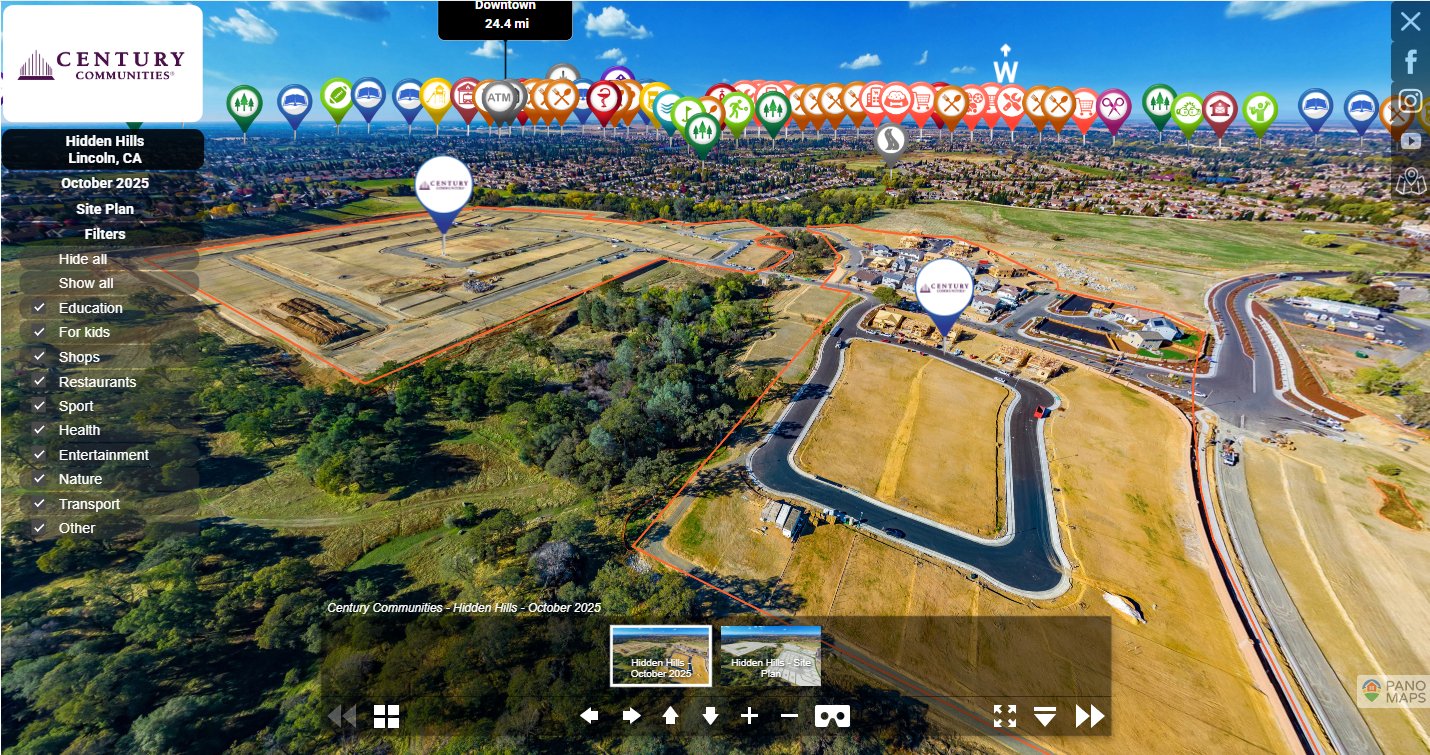The width and height of the screenshot is (1430, 755).
Task: Open the YouTube link icon
Action: coord(1410,141)
